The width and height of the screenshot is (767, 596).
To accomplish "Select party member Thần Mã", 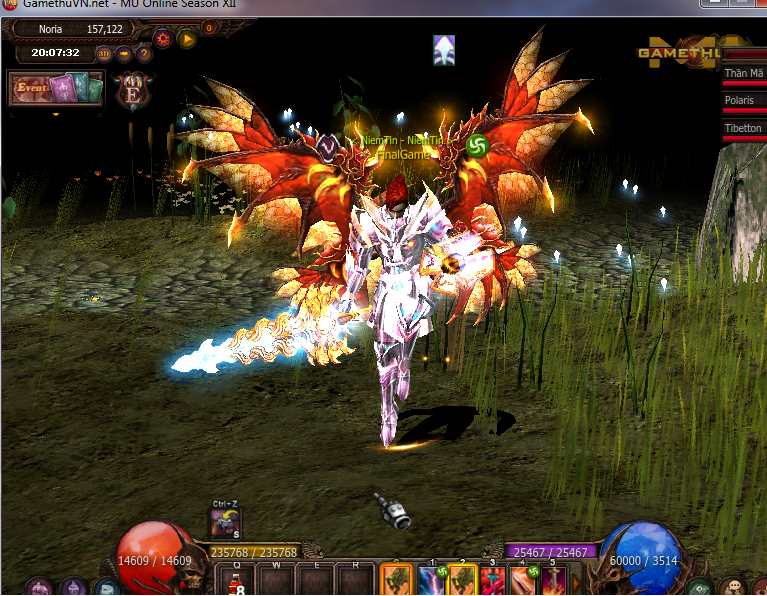I will (743, 73).
